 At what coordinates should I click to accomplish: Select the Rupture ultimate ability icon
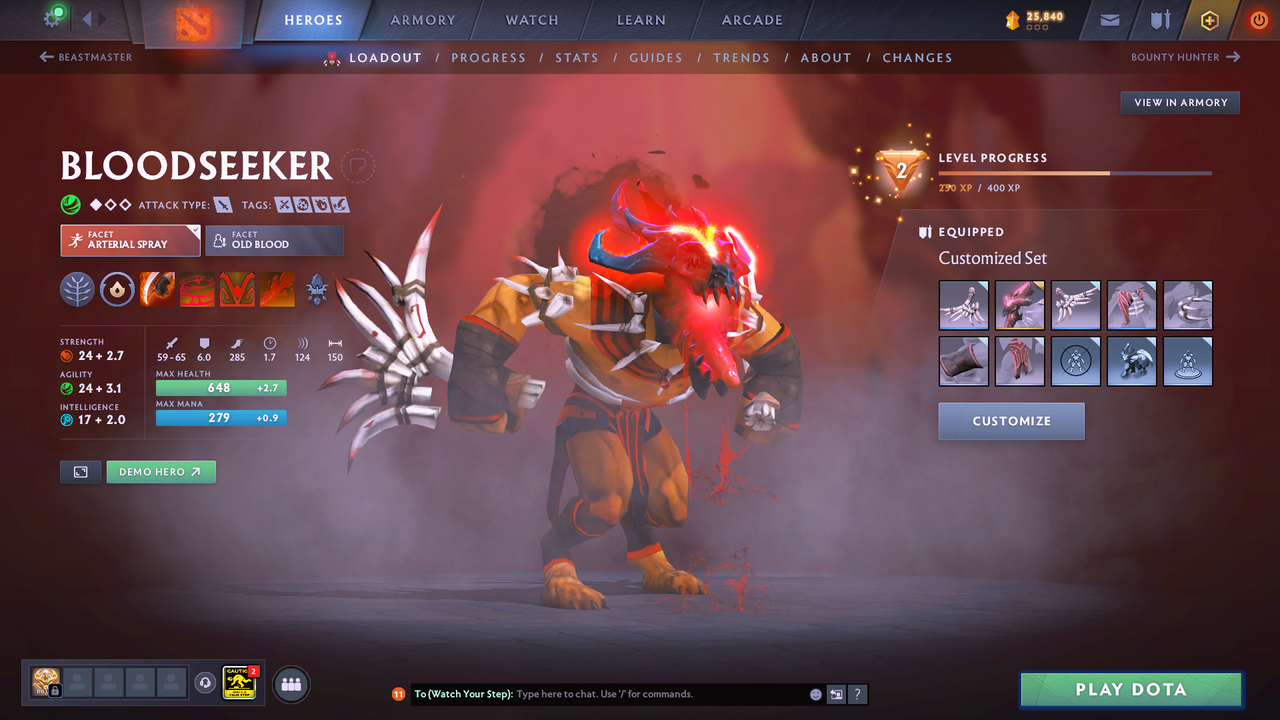(277, 289)
